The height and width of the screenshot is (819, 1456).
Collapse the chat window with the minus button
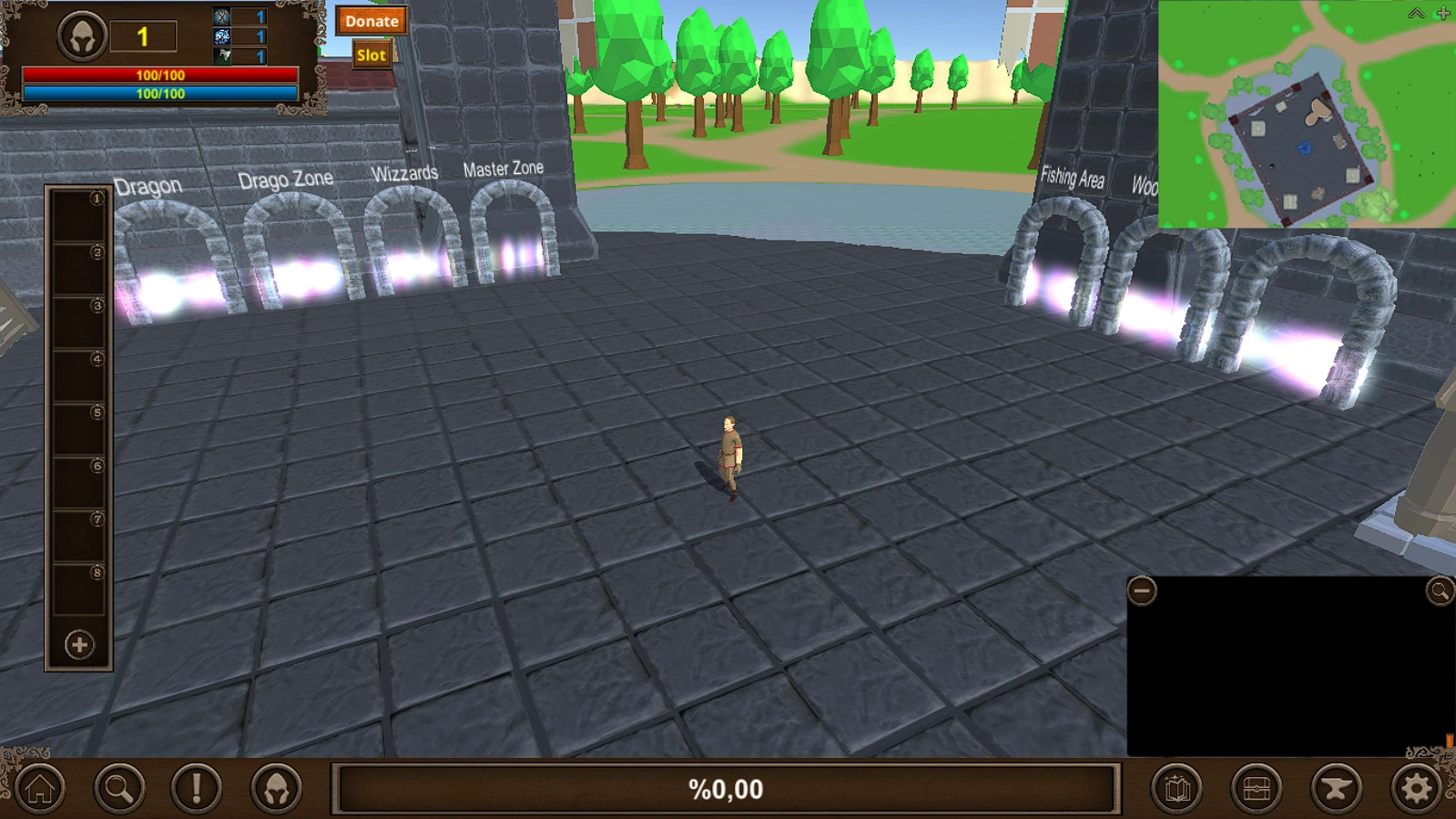tap(1144, 590)
